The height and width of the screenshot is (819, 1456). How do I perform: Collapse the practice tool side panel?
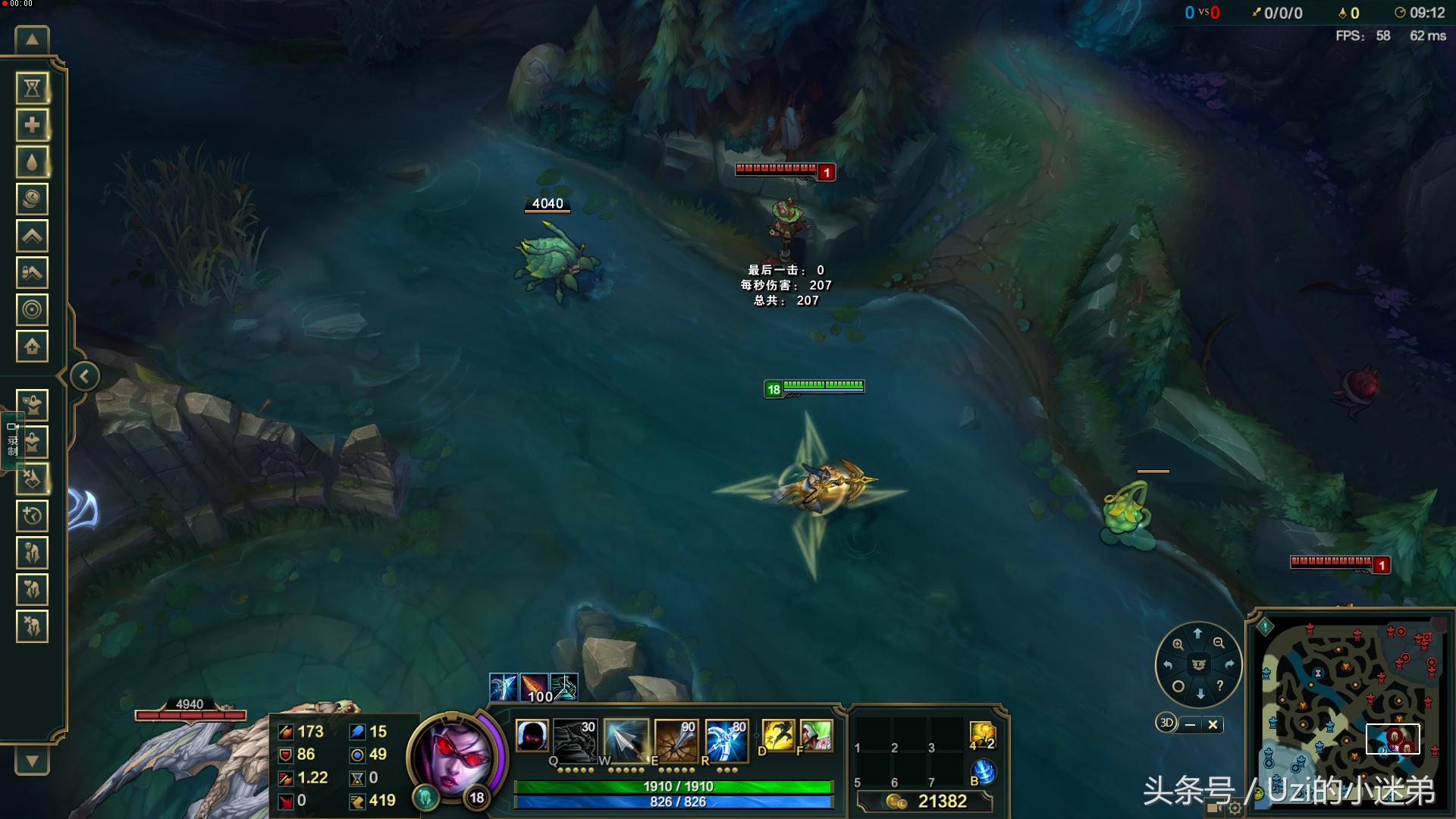click(85, 376)
